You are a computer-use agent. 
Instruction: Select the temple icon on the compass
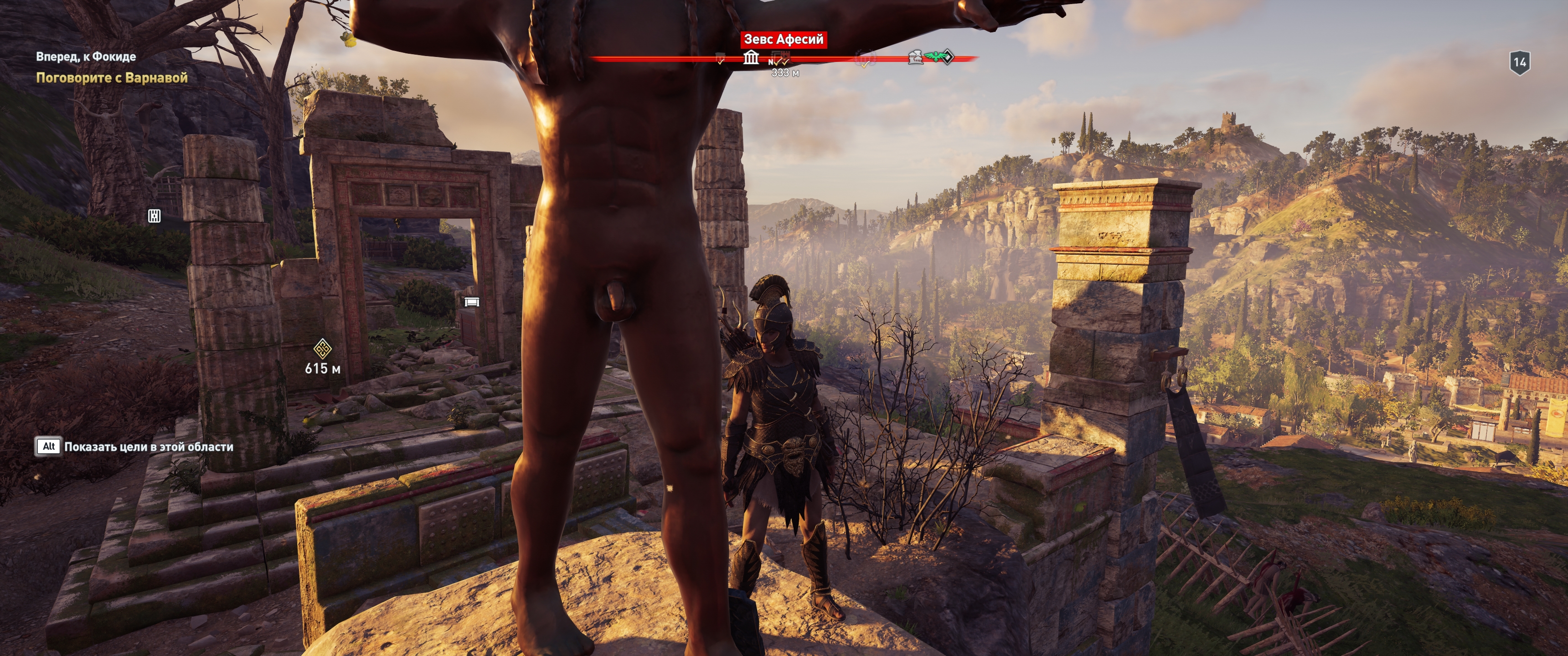pyautogui.click(x=751, y=58)
